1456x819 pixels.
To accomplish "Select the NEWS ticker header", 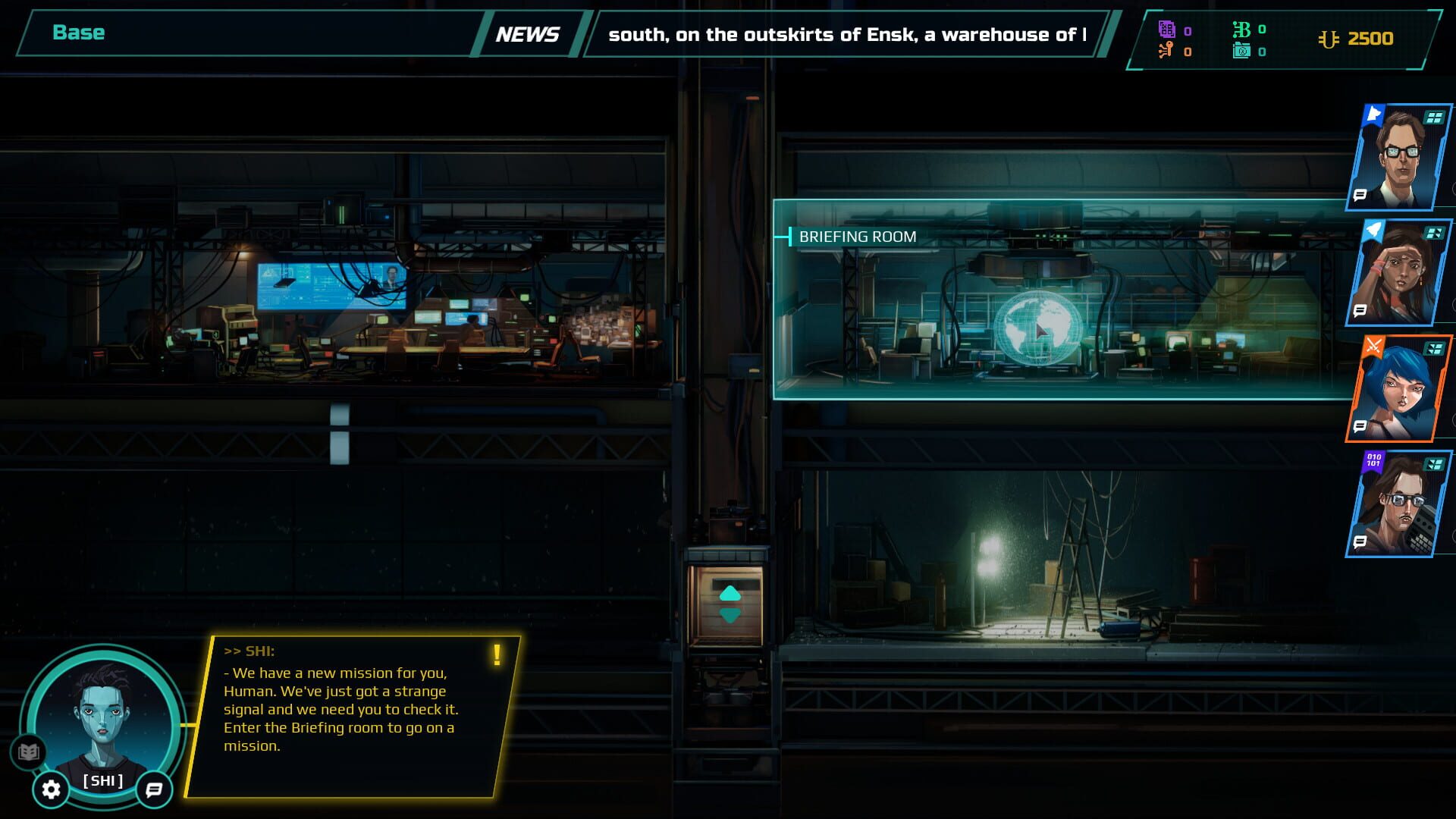I will pyautogui.click(x=529, y=33).
